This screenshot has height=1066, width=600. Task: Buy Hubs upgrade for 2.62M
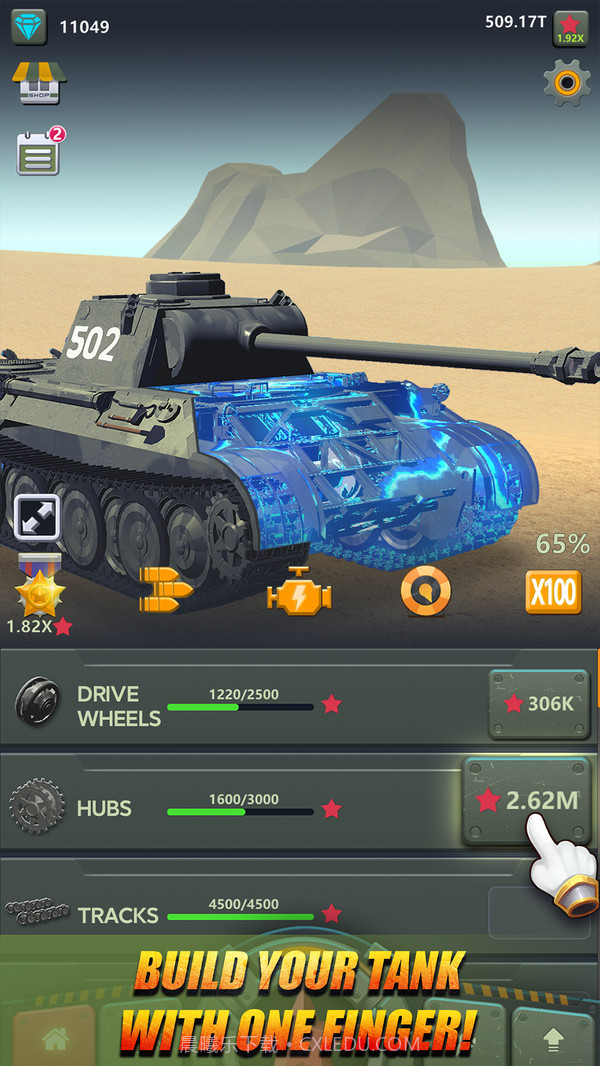pyautogui.click(x=527, y=800)
